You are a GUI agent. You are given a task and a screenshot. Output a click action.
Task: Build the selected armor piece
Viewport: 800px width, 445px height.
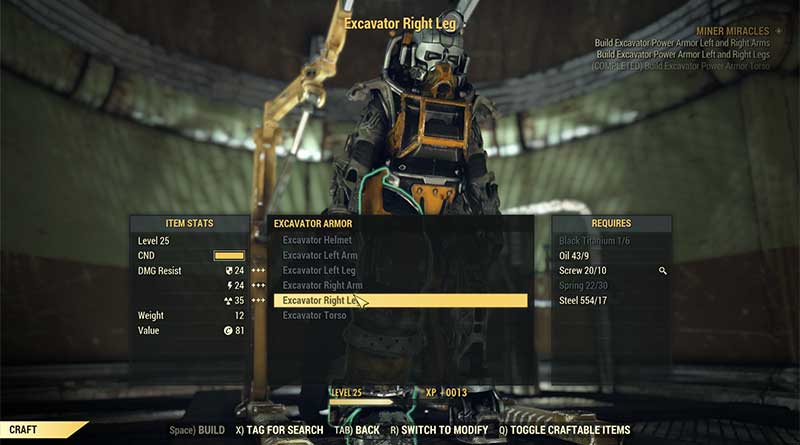click(198, 430)
